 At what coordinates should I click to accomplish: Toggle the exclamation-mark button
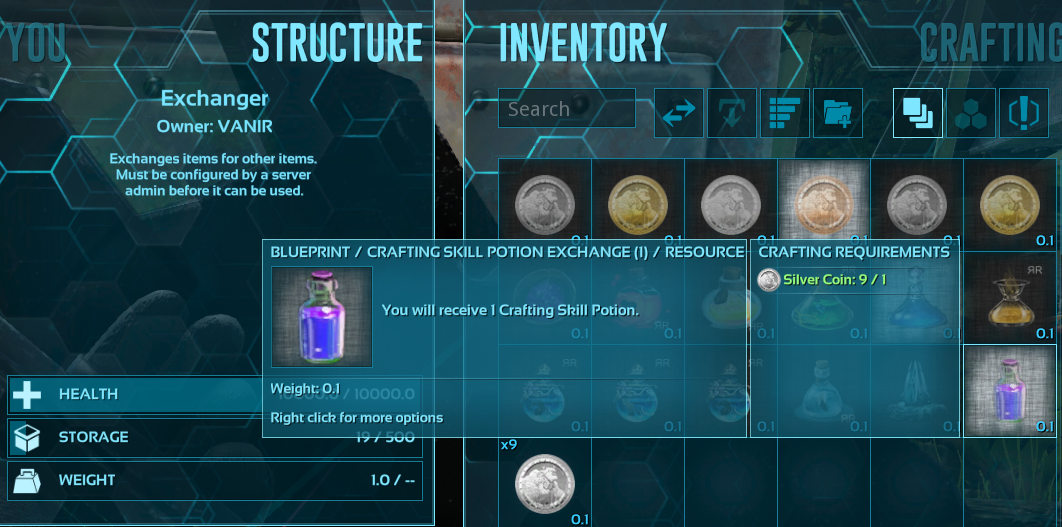(x=1023, y=112)
